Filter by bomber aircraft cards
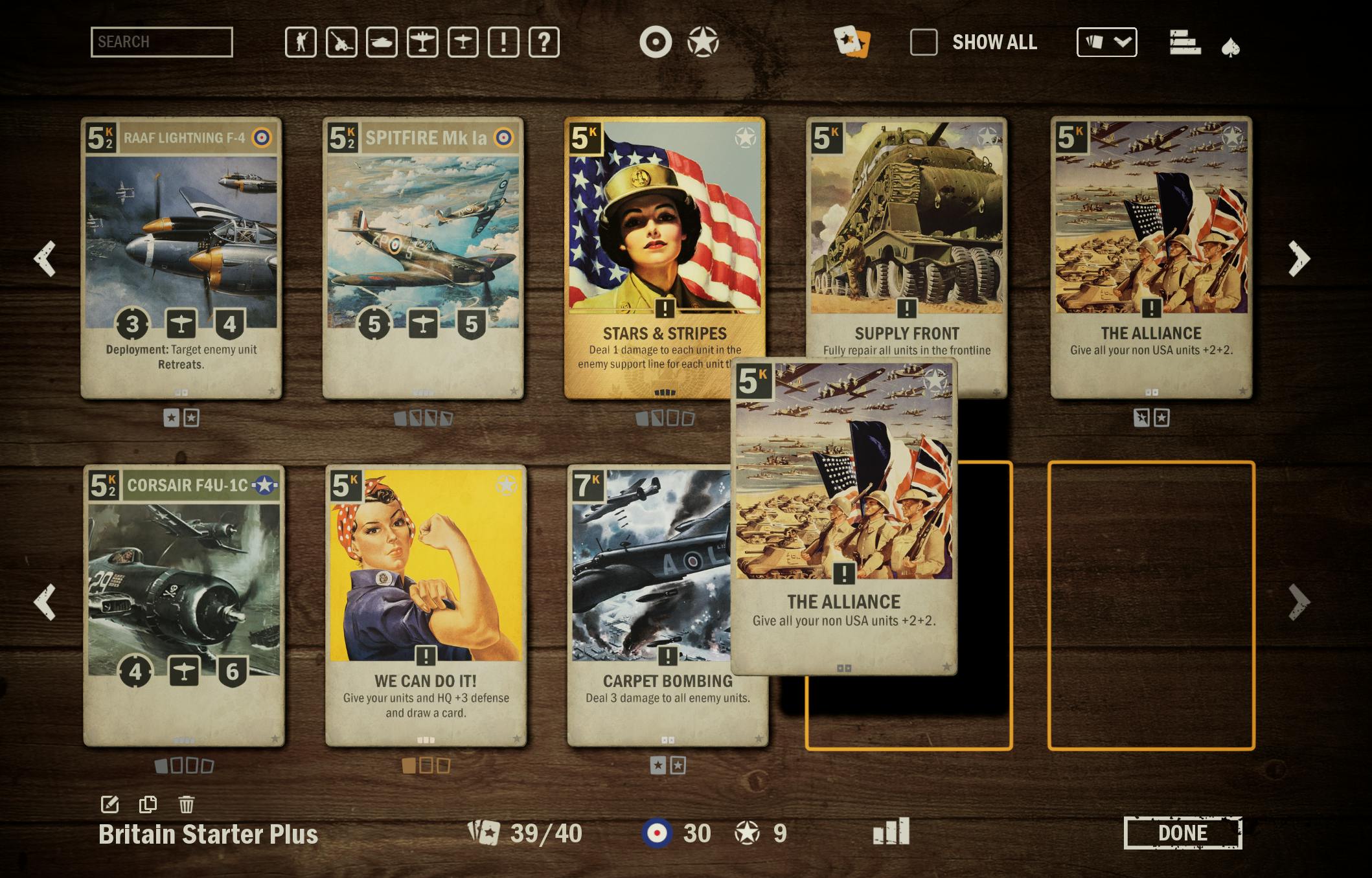 (423, 43)
